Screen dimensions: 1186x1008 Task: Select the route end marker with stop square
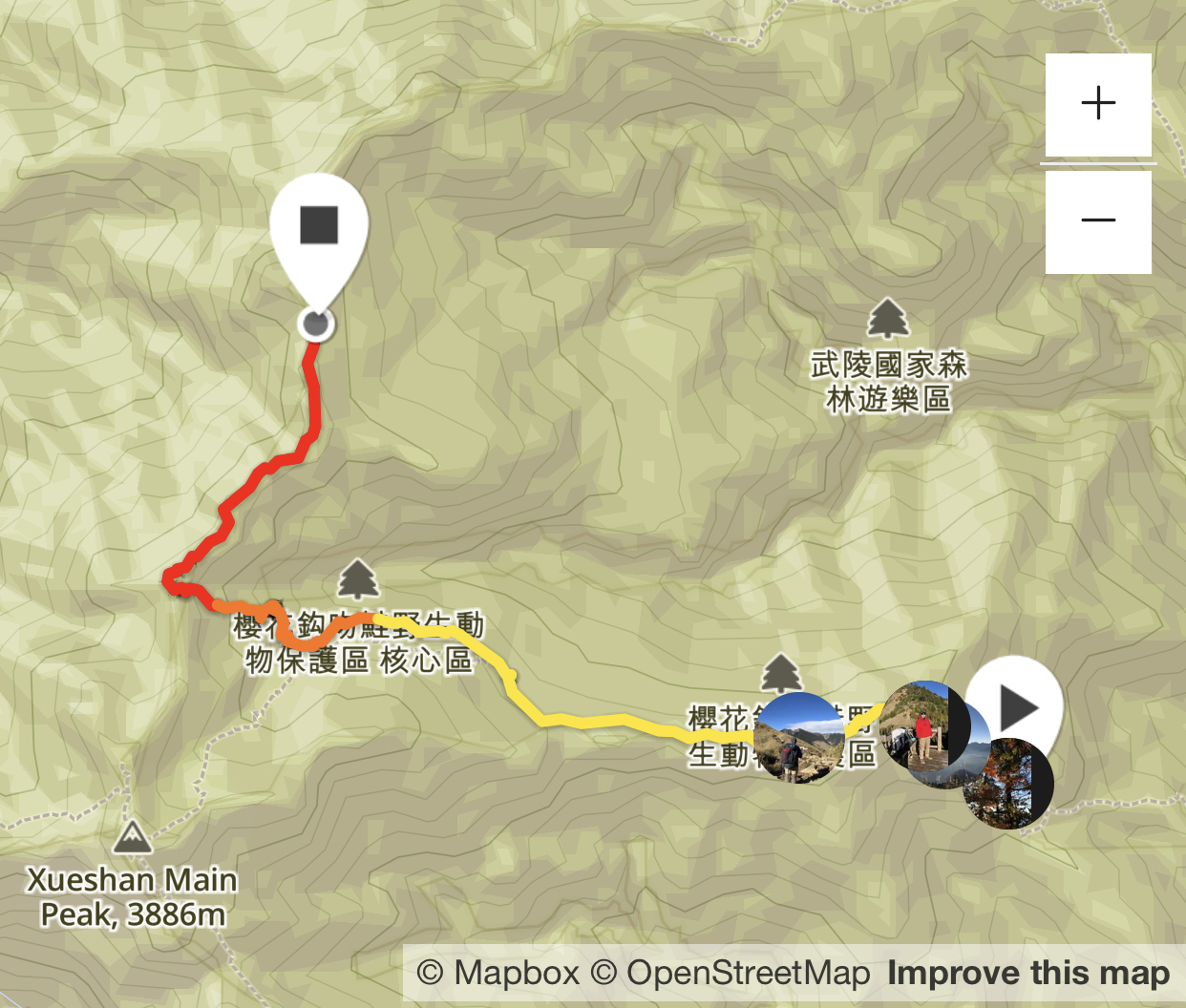click(319, 227)
